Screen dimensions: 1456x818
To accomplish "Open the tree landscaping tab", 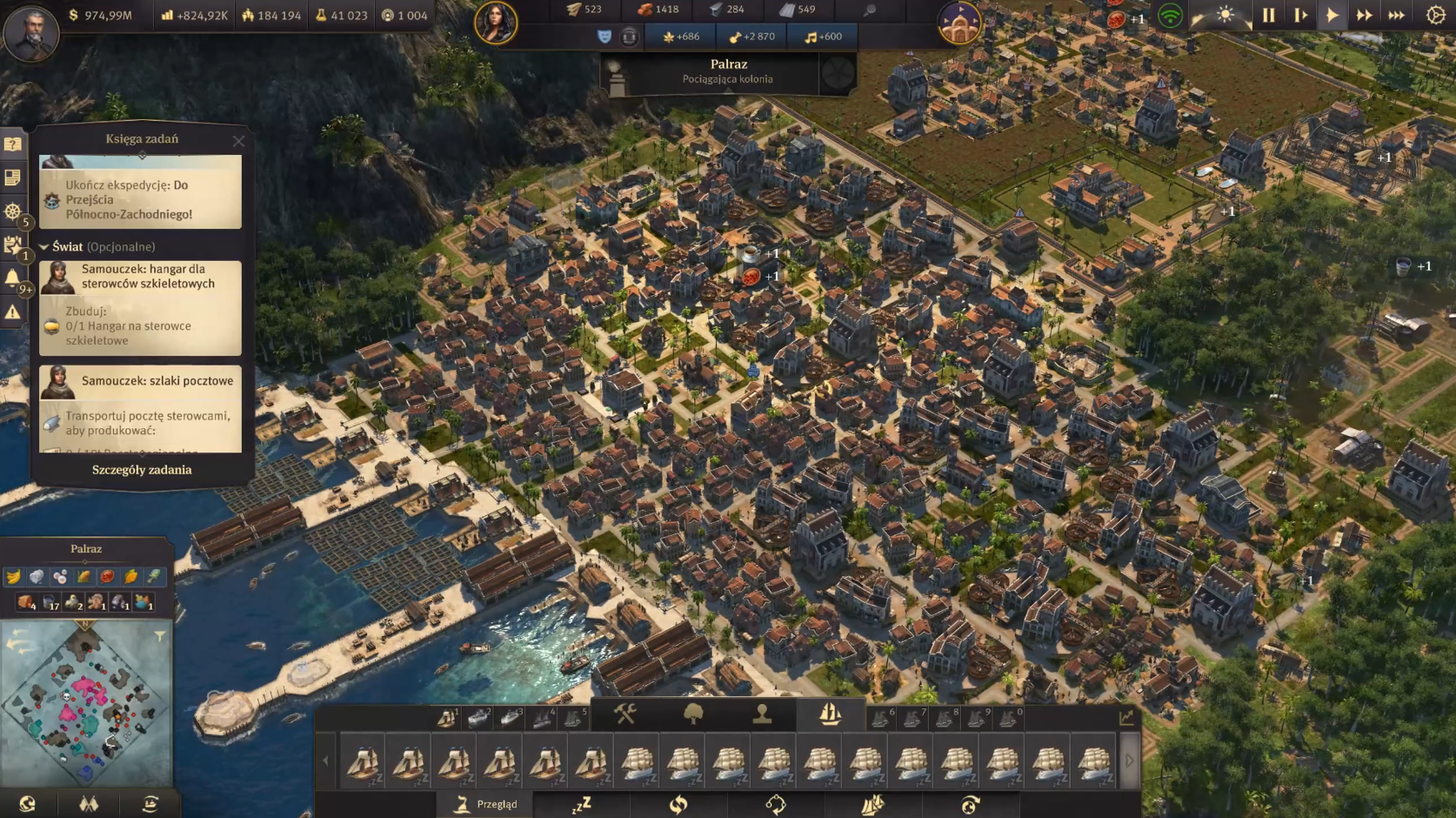I will click(x=693, y=714).
